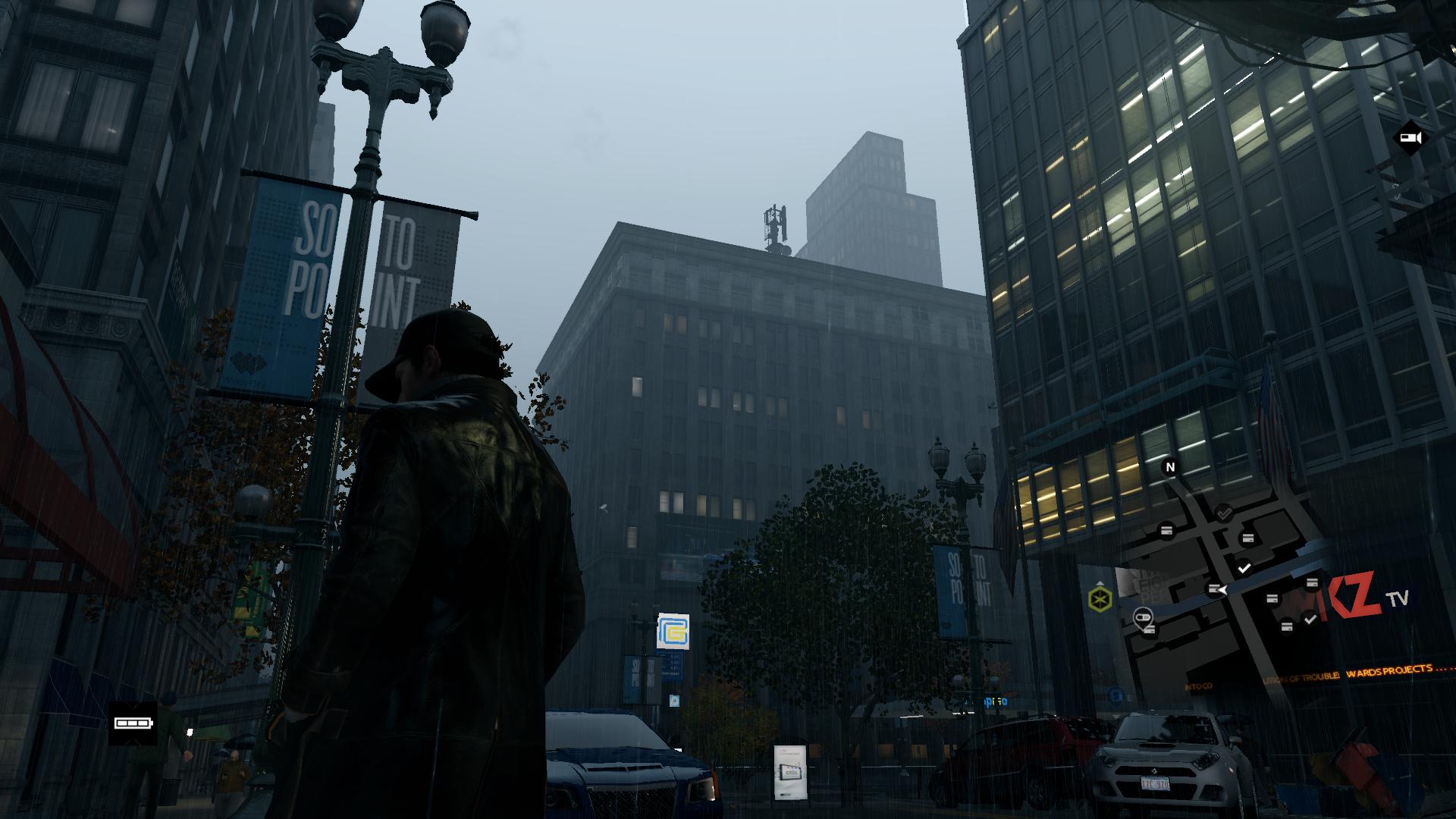Select the north compass marker on the minimap
Screen dimensions: 1456x819
1169,467
